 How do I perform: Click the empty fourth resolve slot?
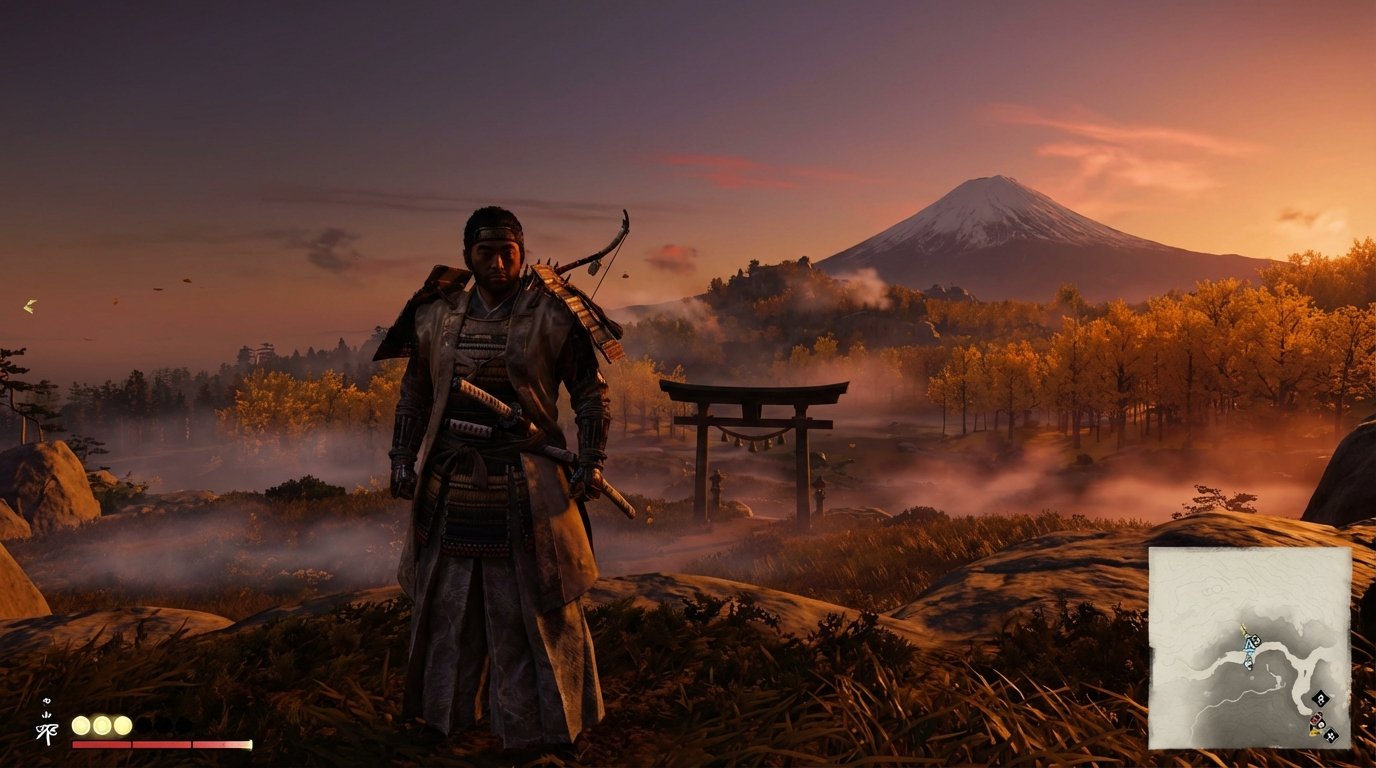tap(143, 726)
